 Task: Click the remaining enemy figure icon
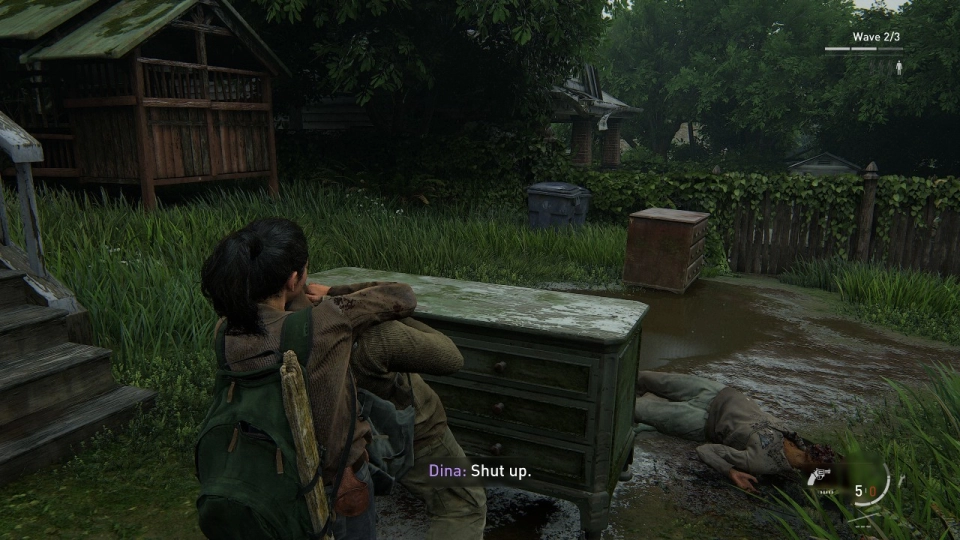click(899, 67)
